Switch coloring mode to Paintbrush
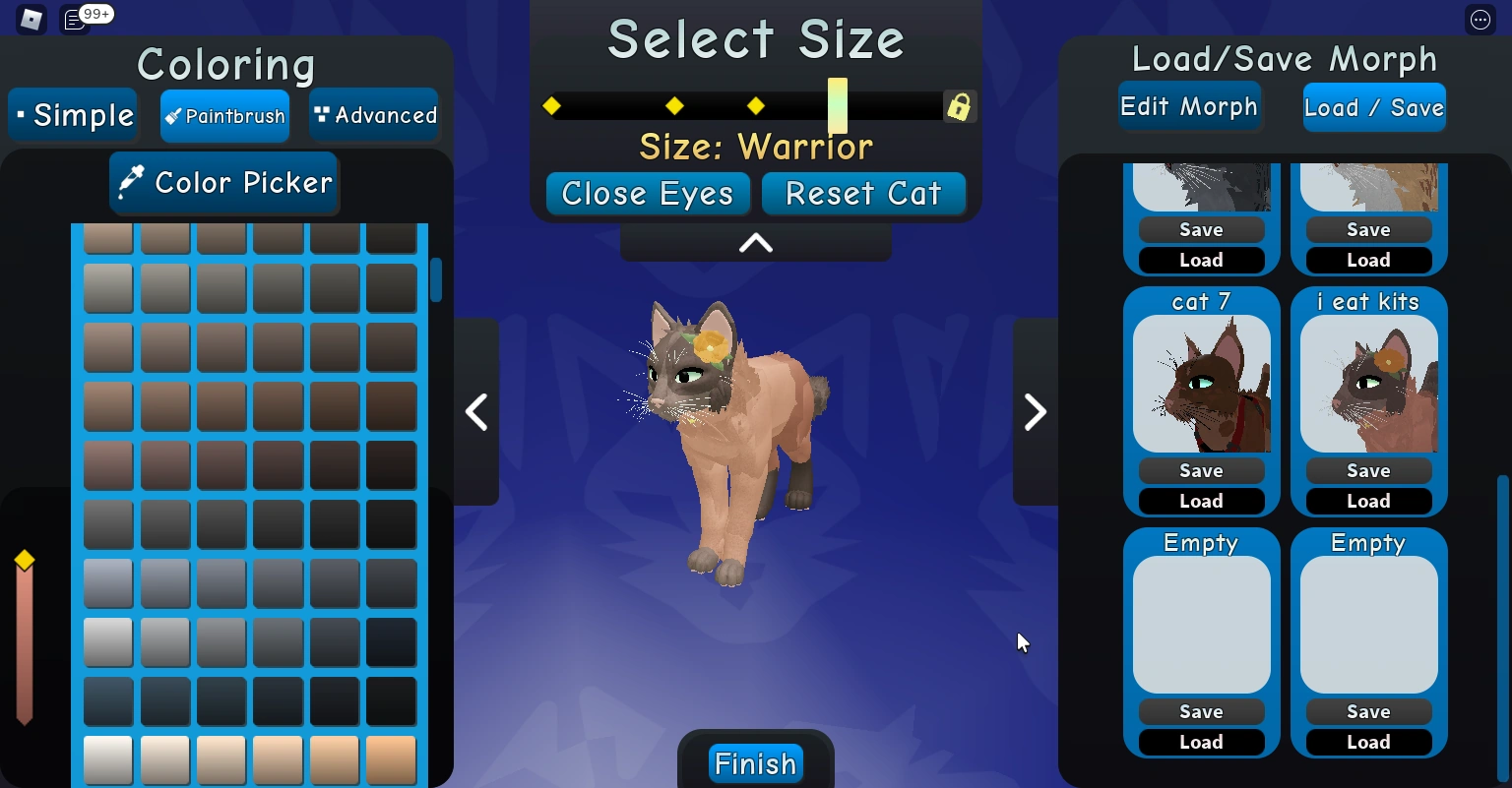Viewport: 1512px width, 788px height. (224, 115)
